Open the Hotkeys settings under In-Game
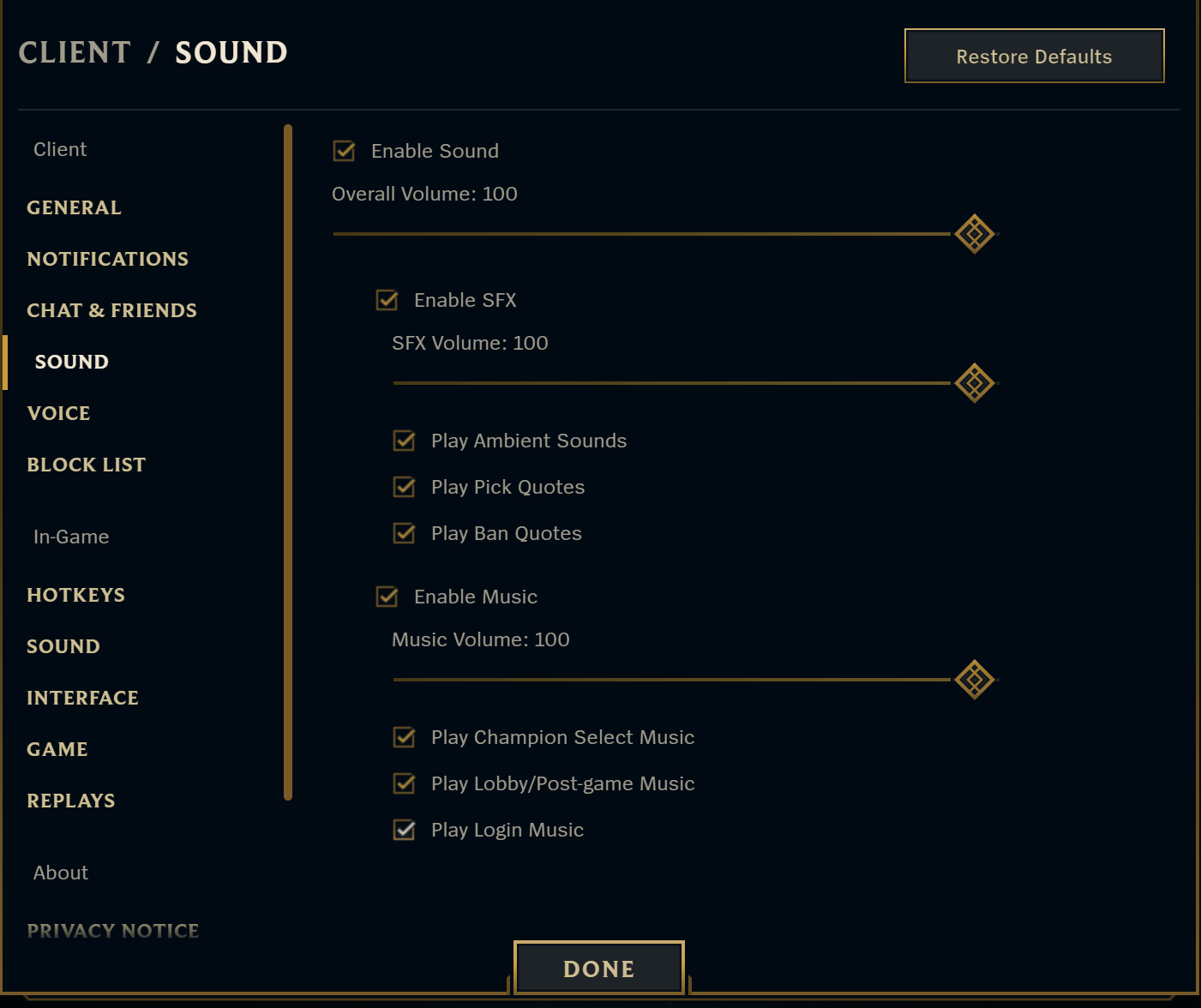 point(75,595)
